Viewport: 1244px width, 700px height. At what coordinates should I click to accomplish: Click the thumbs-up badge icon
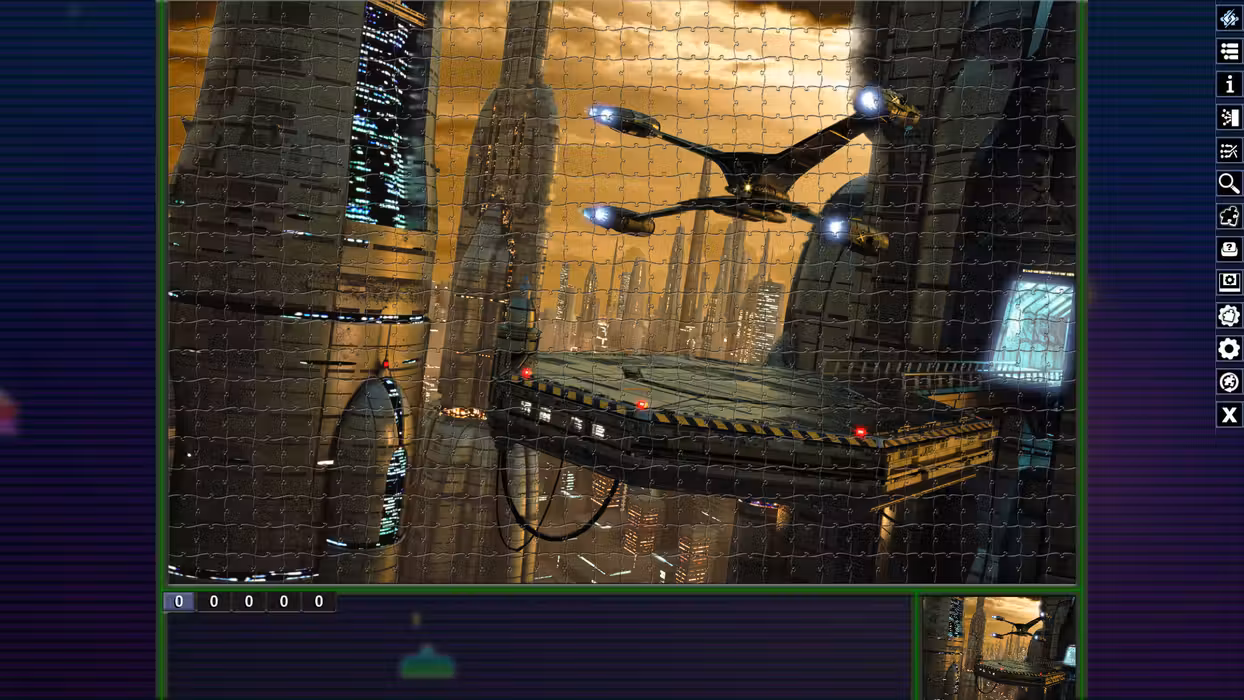(1229, 315)
